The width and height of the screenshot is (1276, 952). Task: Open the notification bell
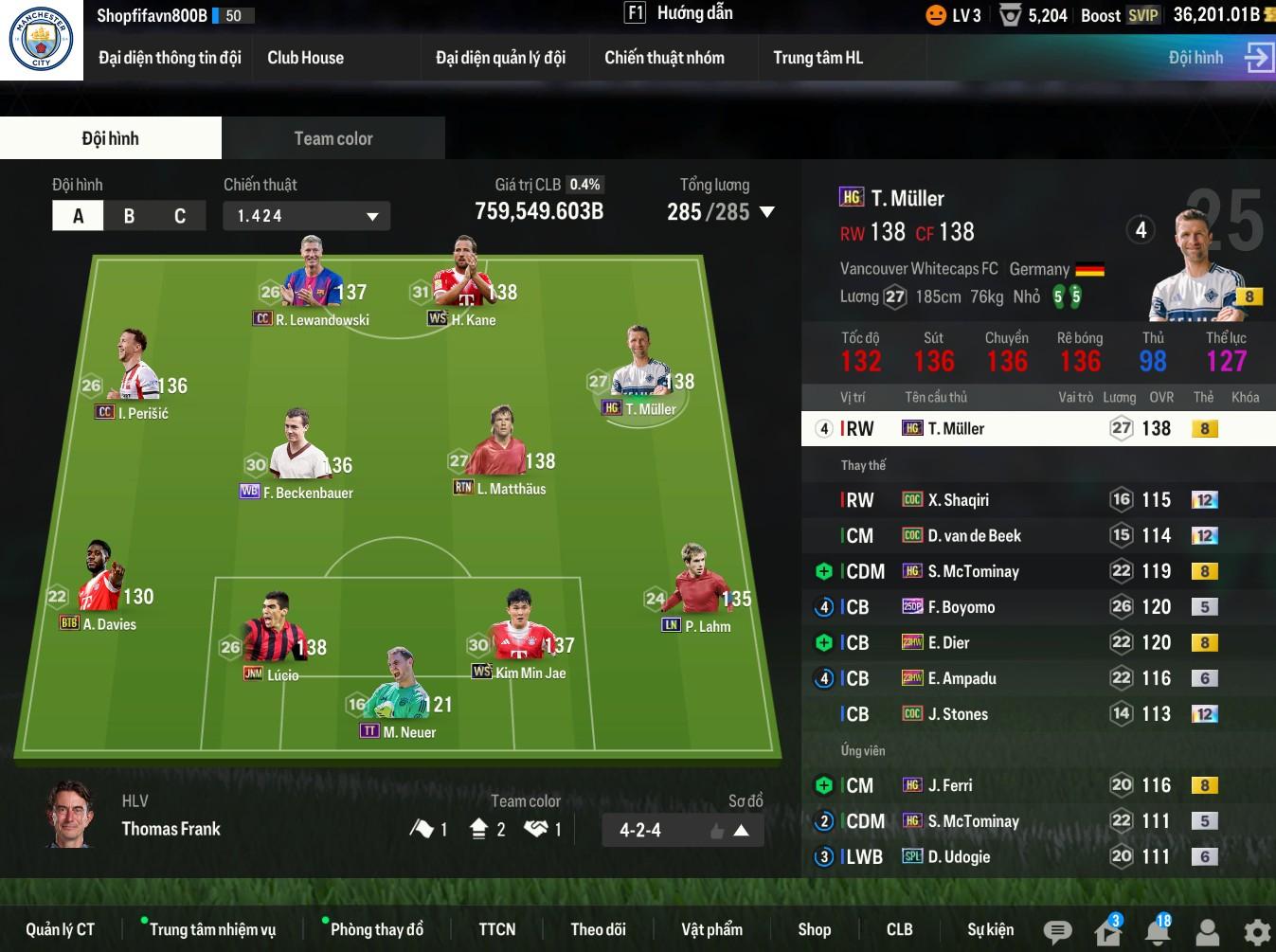[x=1158, y=932]
